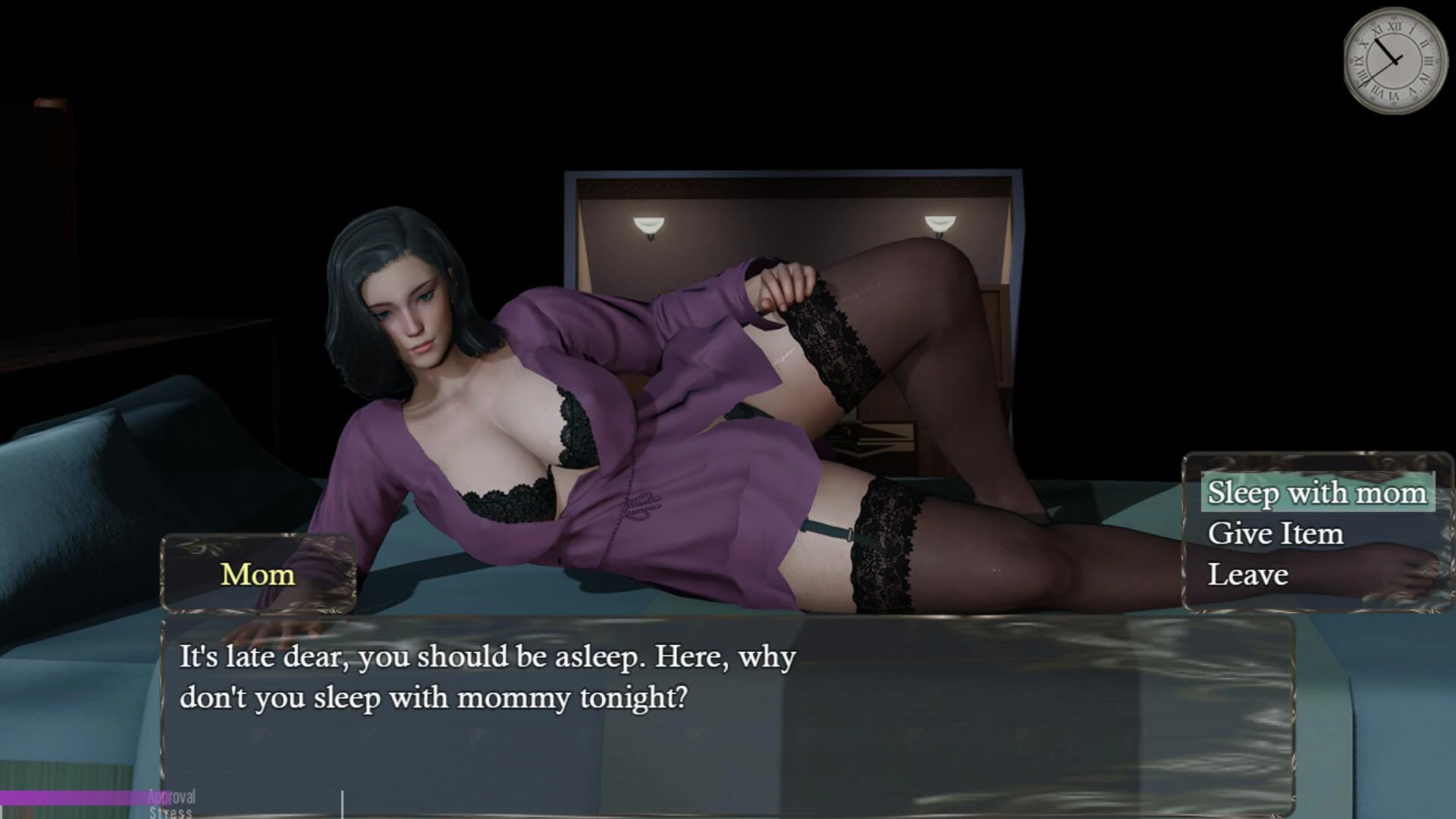
Task: Click the left wall lamp above the headboard
Action: pyautogui.click(x=651, y=224)
